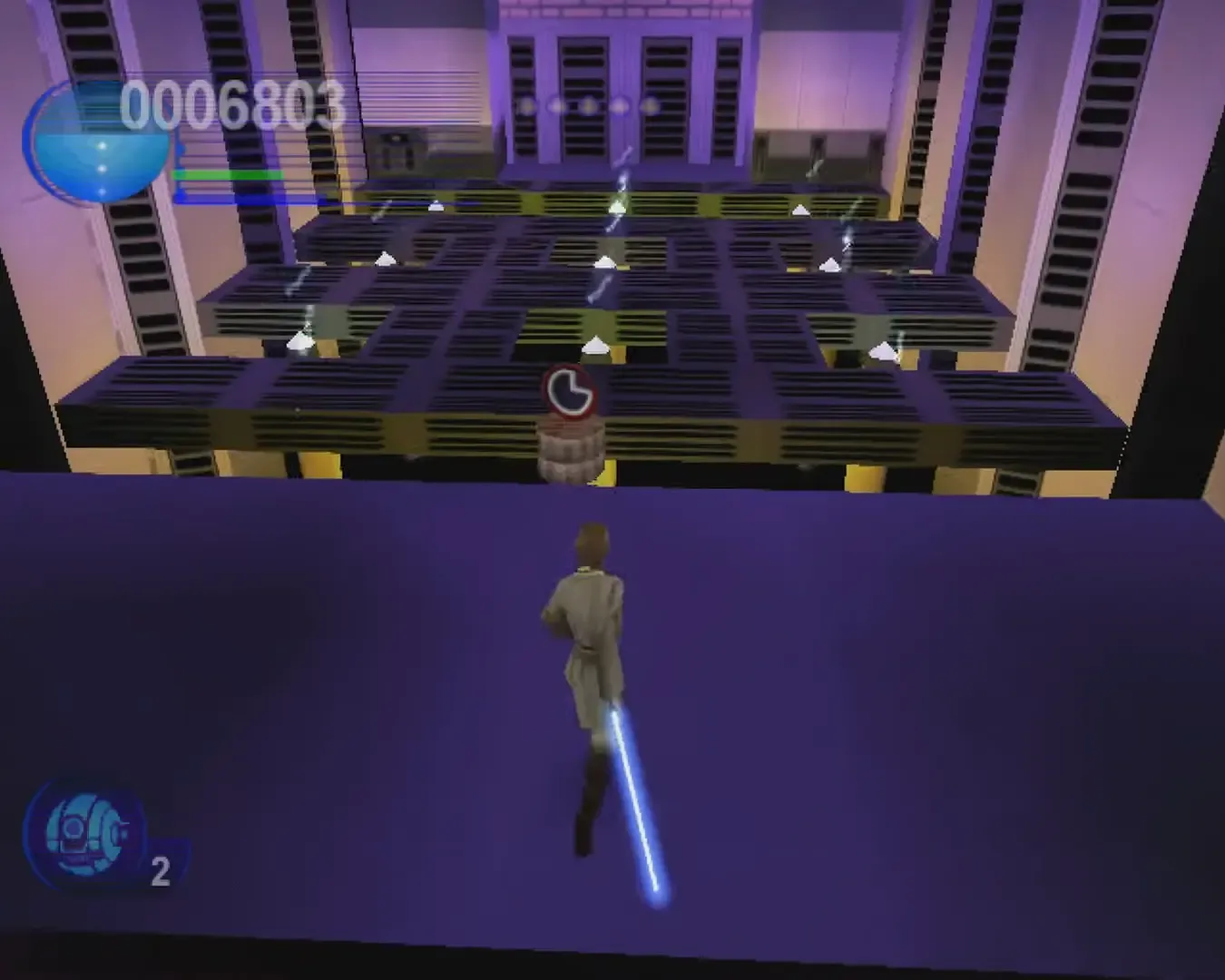Click the white triangle pickup nearest Obi-Wan
The height and width of the screenshot is (980, 1225).
pyautogui.click(x=594, y=345)
